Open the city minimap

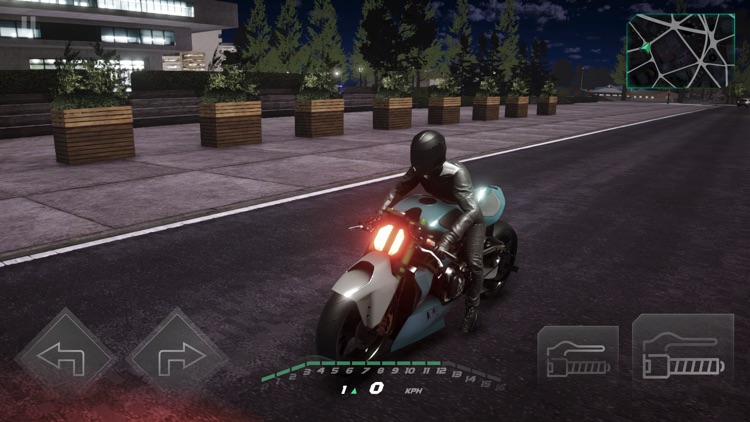pos(680,50)
